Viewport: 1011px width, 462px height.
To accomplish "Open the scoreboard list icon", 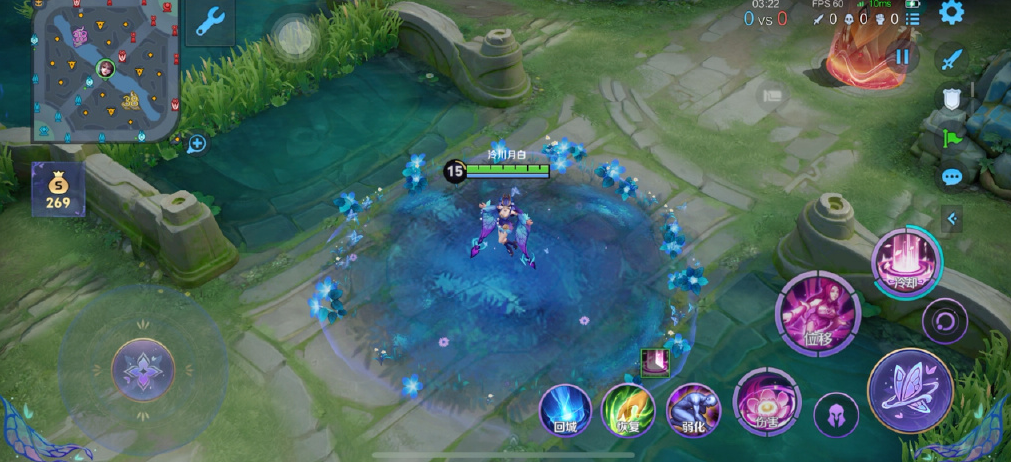I will (x=912, y=18).
